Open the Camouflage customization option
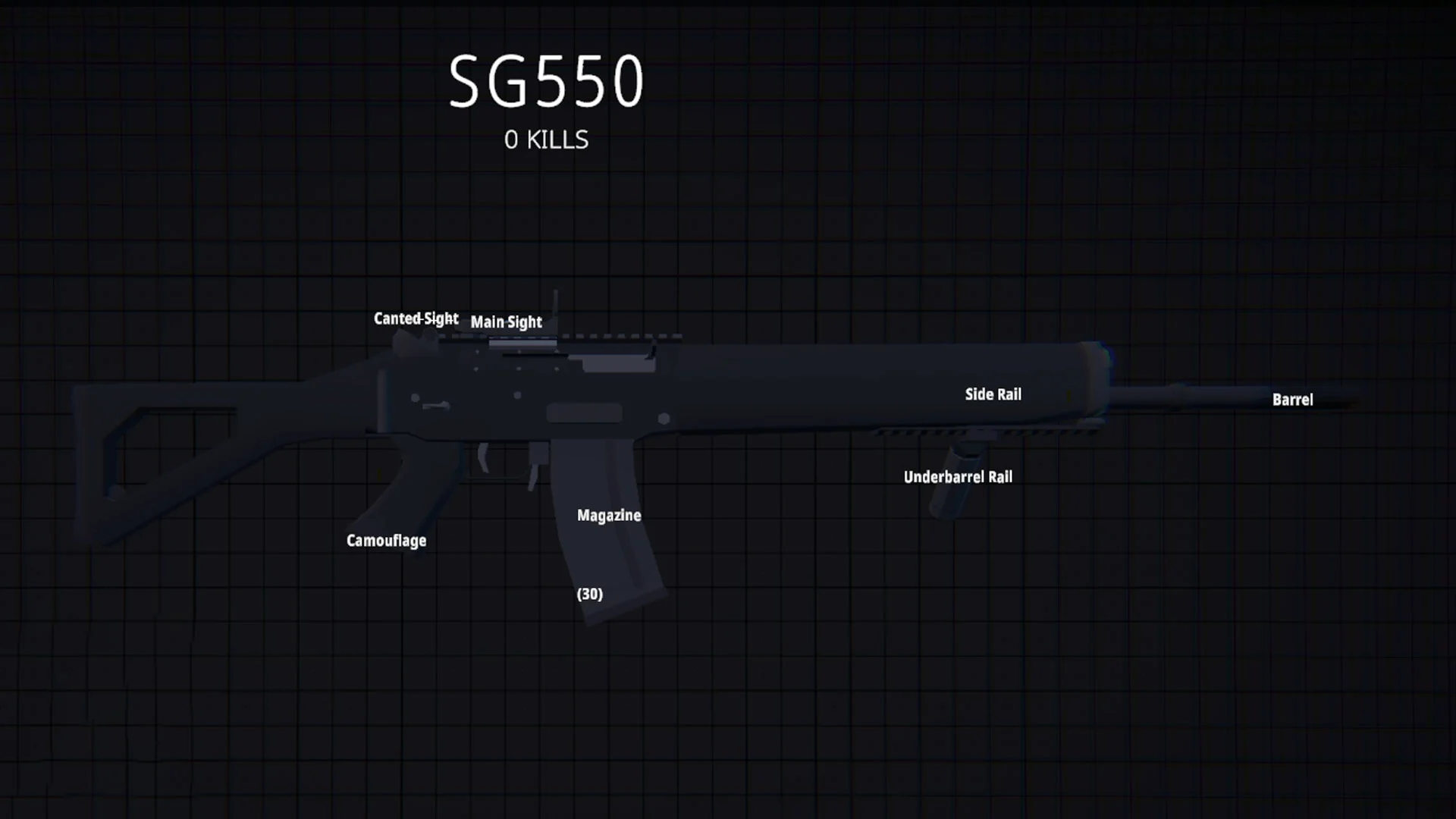1456x819 pixels. coord(387,540)
